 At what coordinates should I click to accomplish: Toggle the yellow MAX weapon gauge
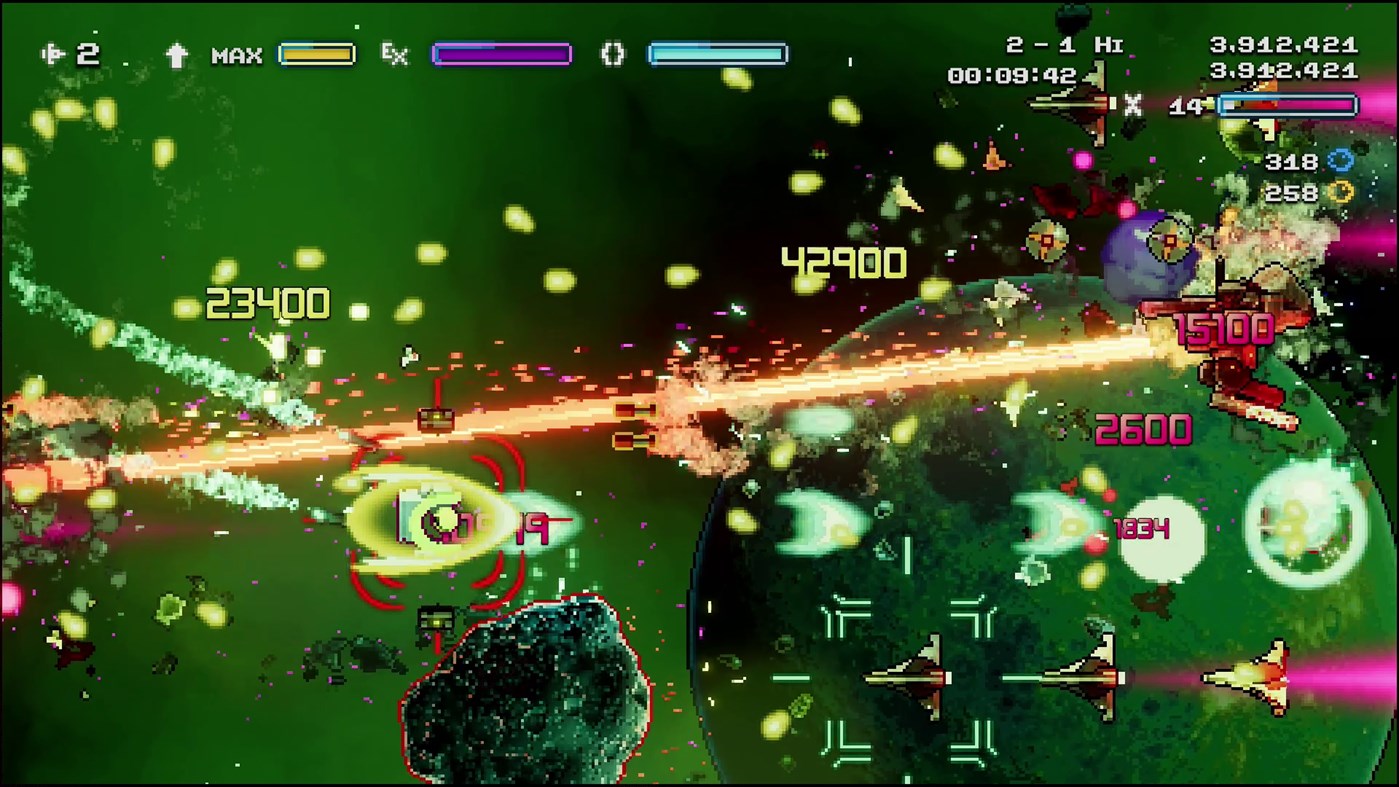[318, 55]
